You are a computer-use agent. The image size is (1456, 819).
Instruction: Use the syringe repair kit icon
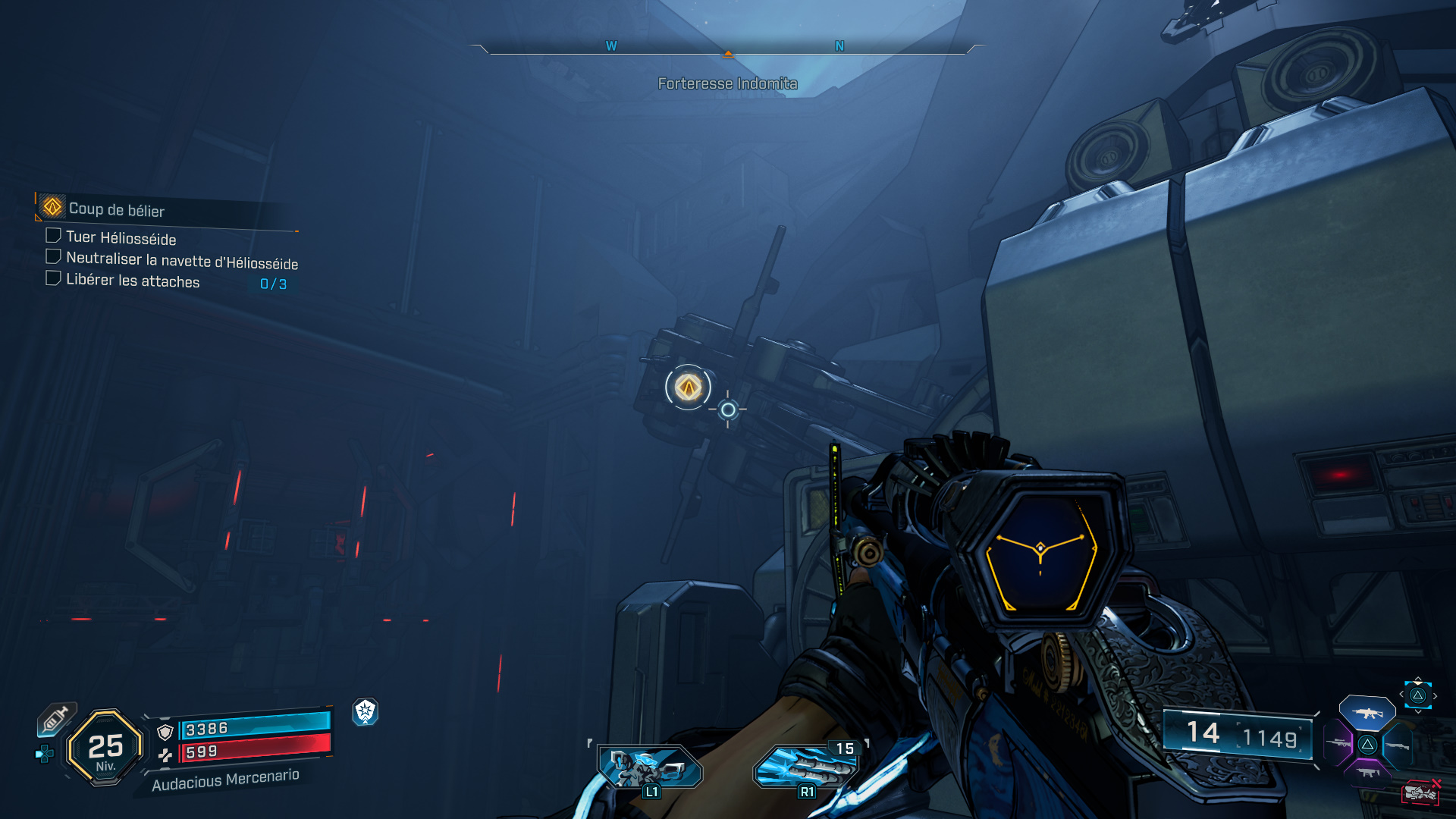[56, 717]
